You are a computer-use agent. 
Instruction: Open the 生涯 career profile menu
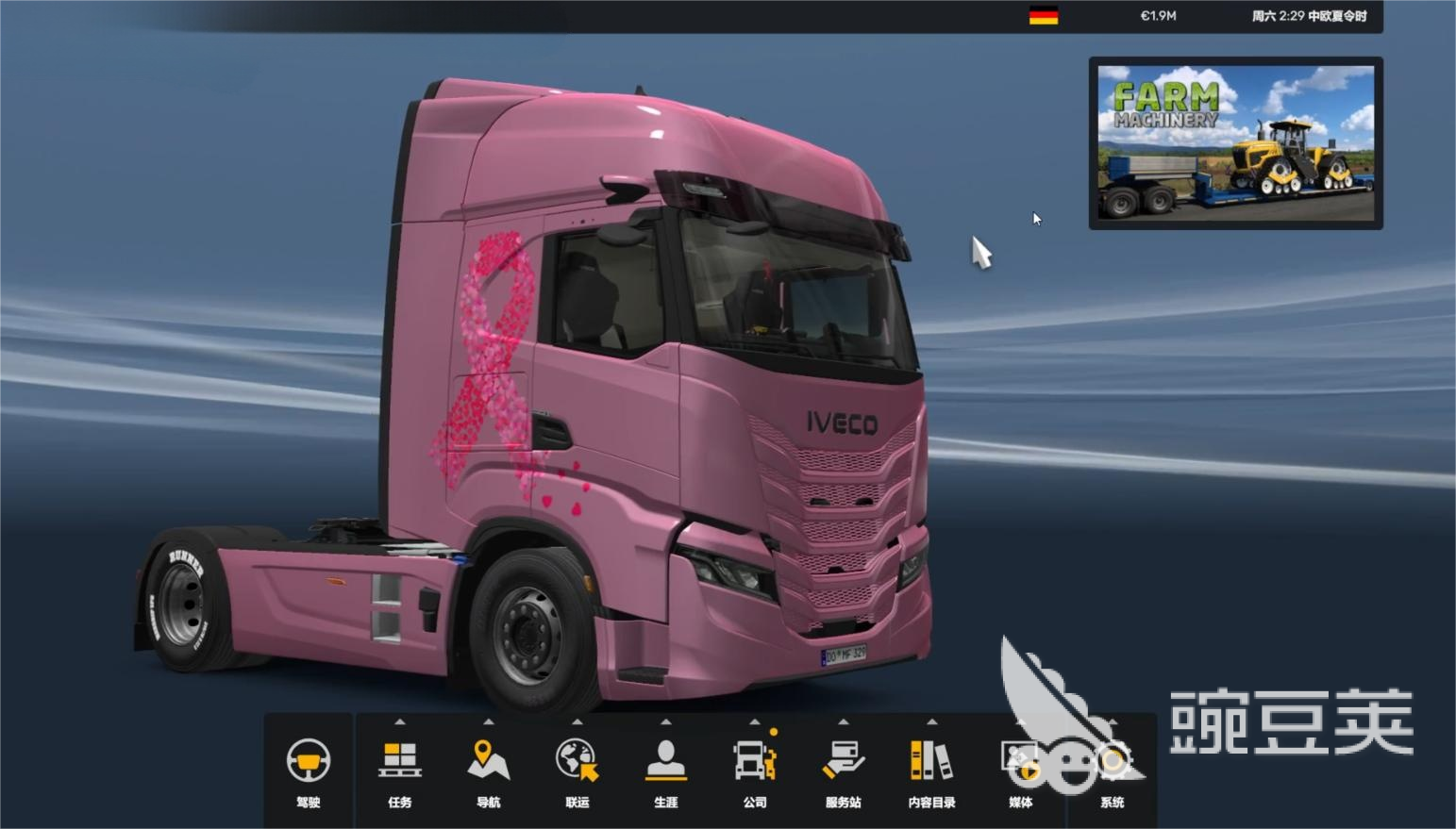click(666, 770)
